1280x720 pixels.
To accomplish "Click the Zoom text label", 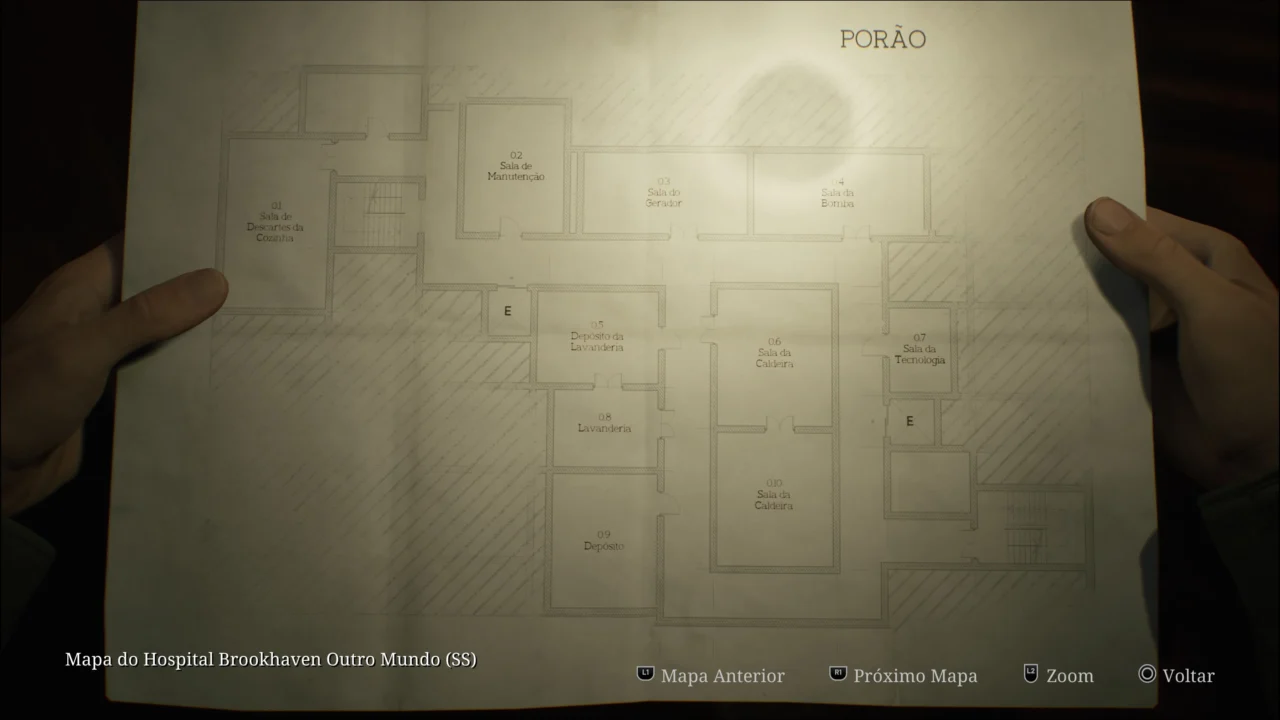I will [1068, 676].
